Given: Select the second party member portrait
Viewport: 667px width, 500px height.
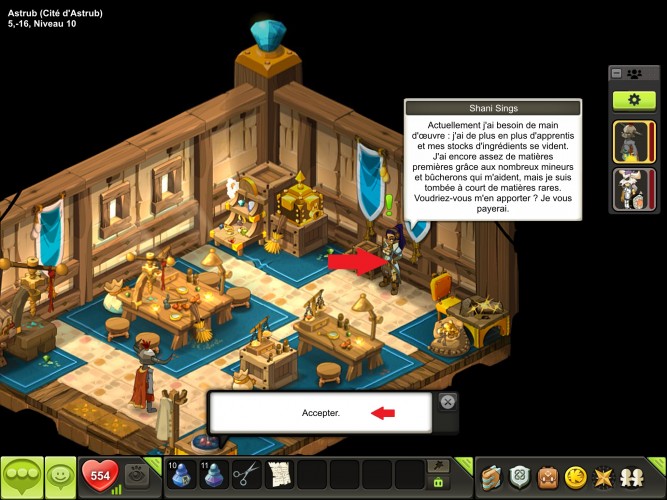Looking at the screenshot, I should (628, 189).
